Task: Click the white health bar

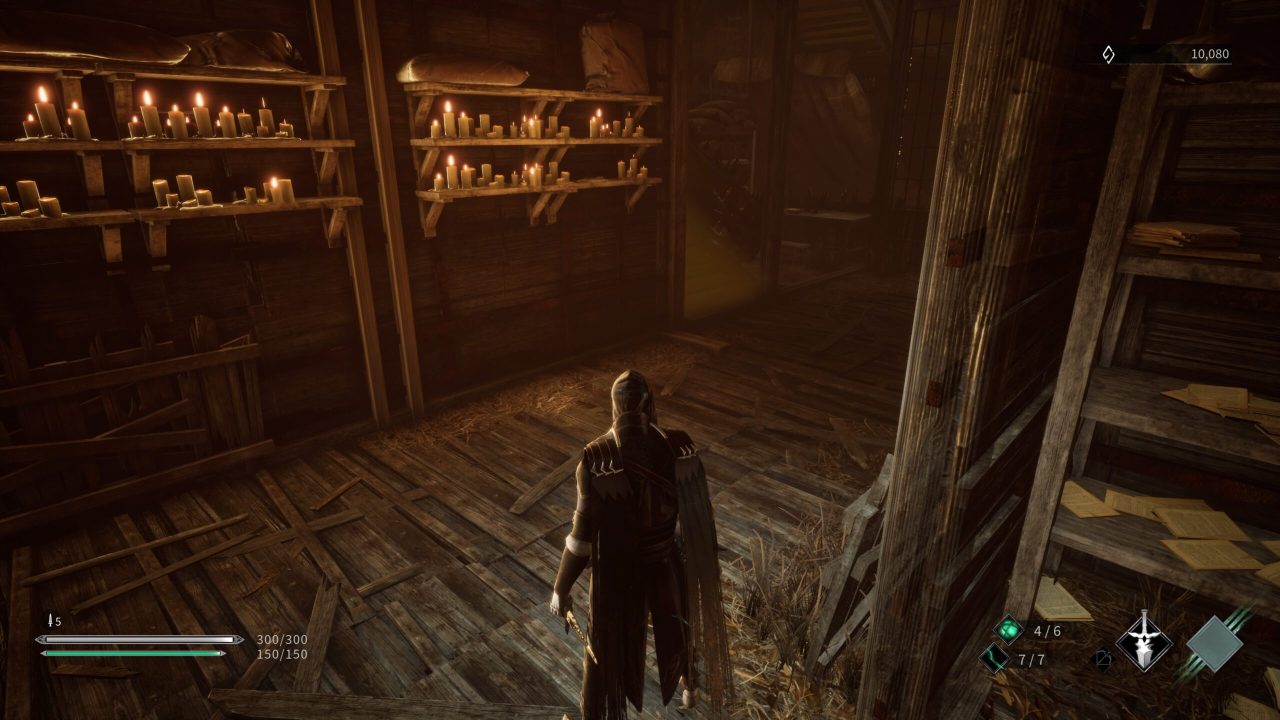Action: 135,637
